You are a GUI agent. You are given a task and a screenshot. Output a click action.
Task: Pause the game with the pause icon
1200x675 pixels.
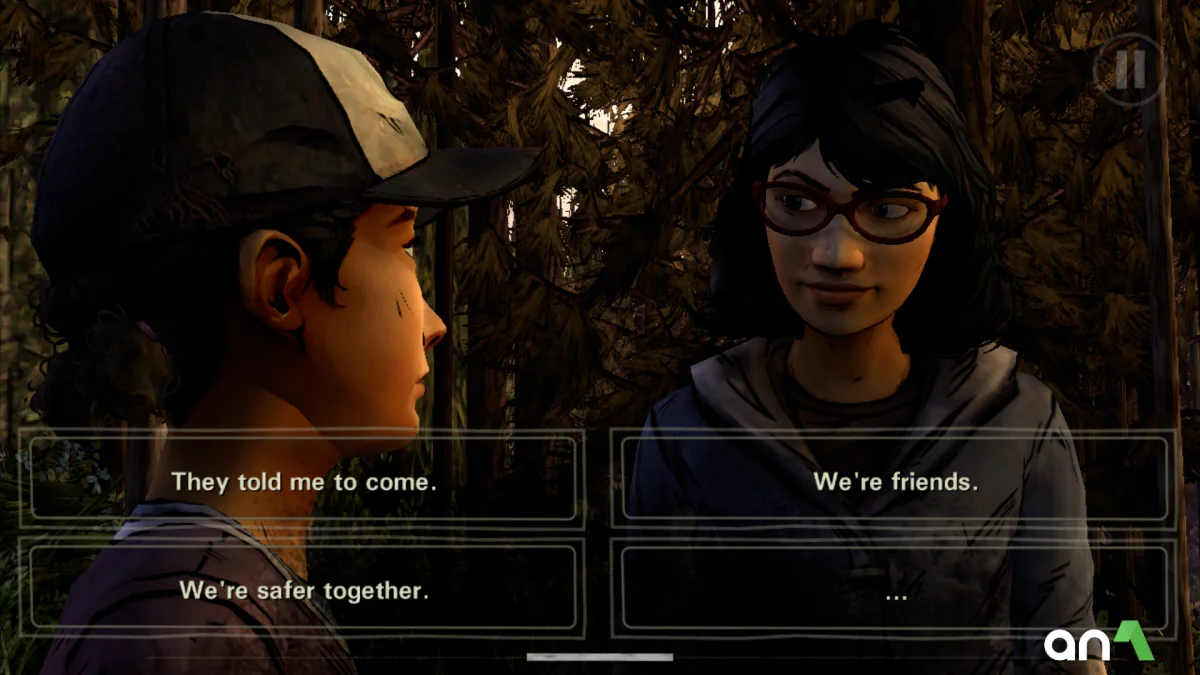click(x=1129, y=70)
